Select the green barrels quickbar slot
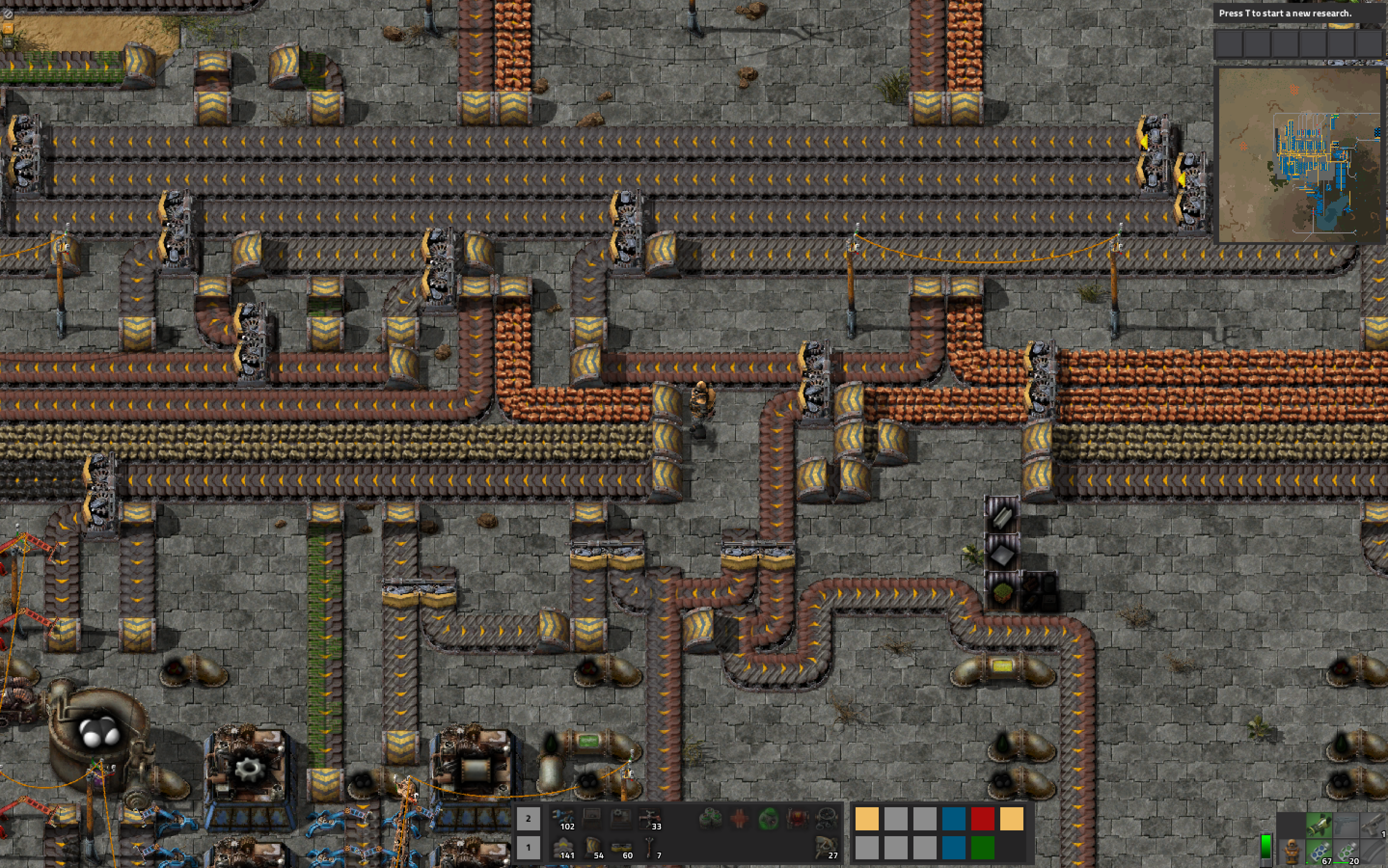This screenshot has width=1388, height=868. (x=711, y=818)
